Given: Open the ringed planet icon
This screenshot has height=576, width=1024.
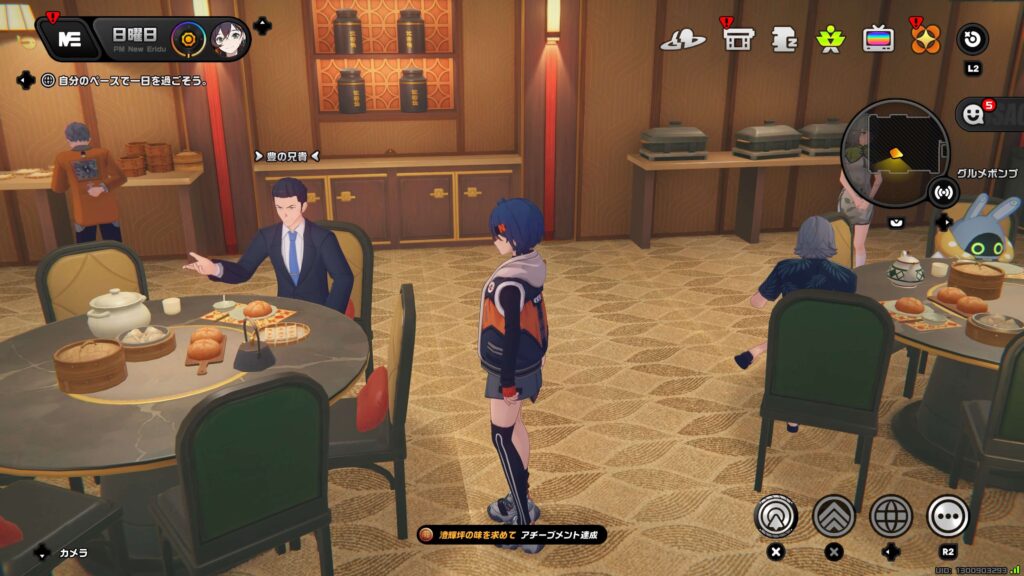Looking at the screenshot, I should coord(683,40).
